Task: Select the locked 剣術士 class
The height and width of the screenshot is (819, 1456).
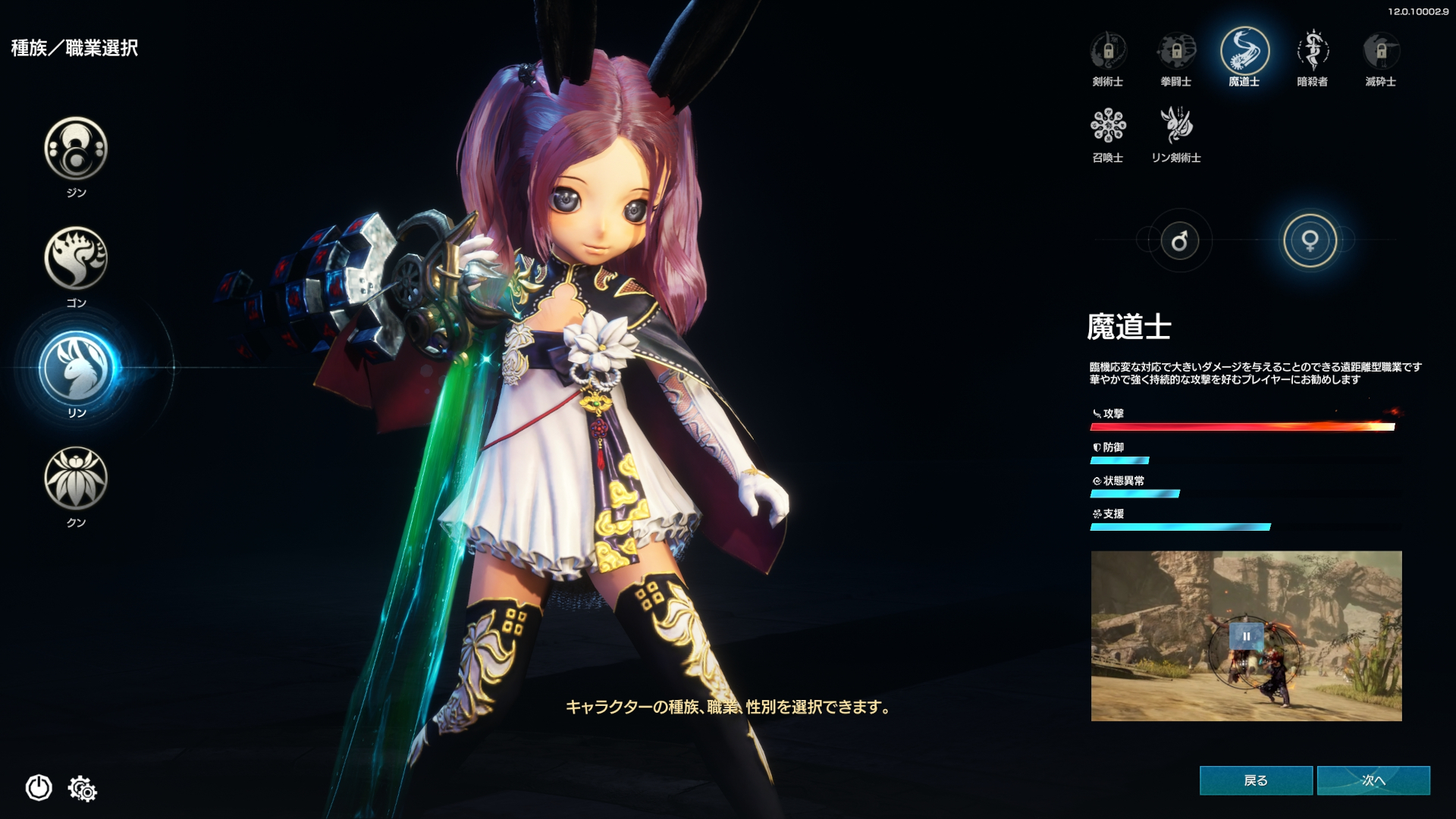Action: pyautogui.click(x=1108, y=52)
